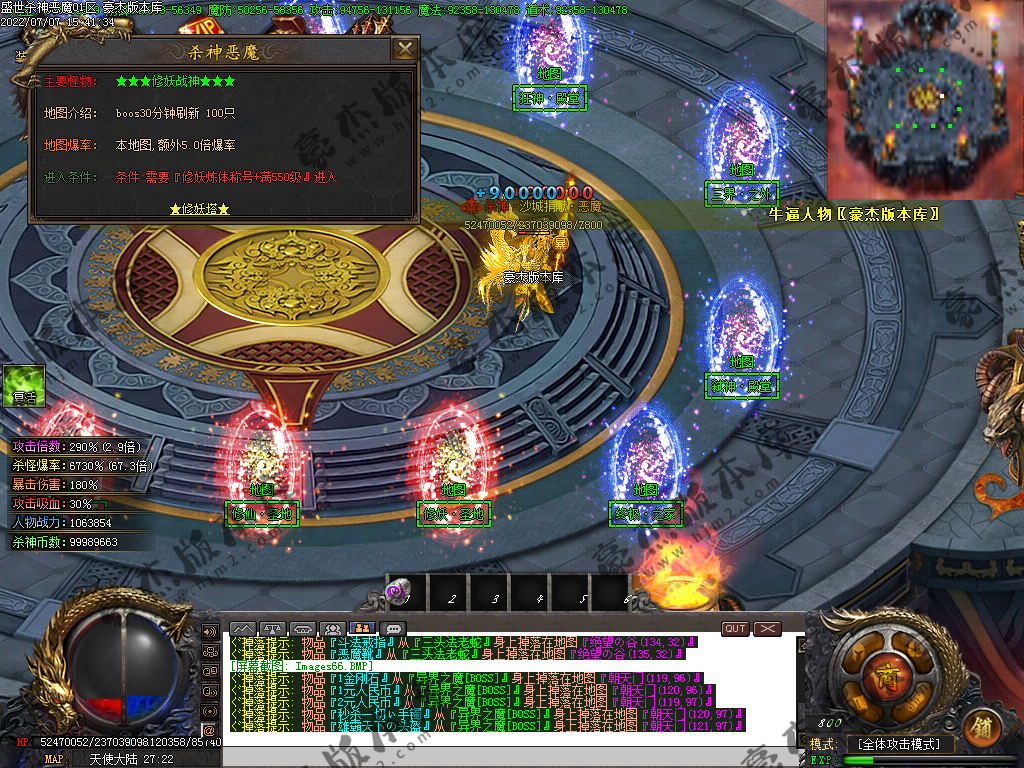This screenshot has width=1024, height=768.
Task: Click the ★修妖塔★ link in panel
Action: (200, 209)
